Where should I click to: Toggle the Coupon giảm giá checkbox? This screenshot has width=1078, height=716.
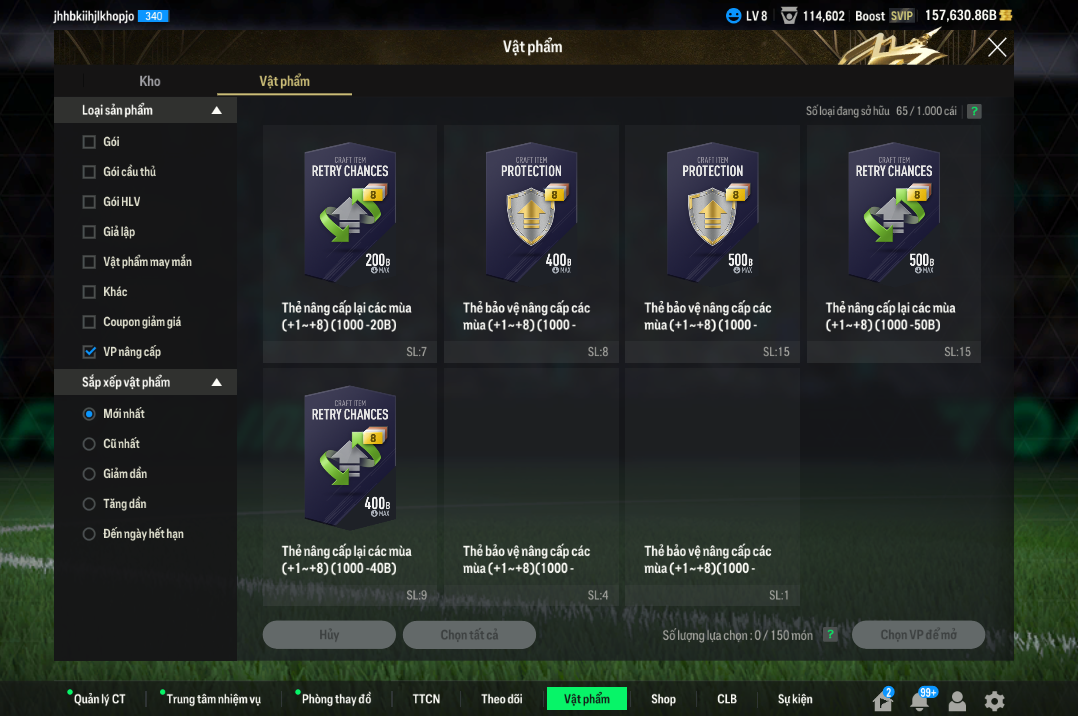[x=89, y=322]
